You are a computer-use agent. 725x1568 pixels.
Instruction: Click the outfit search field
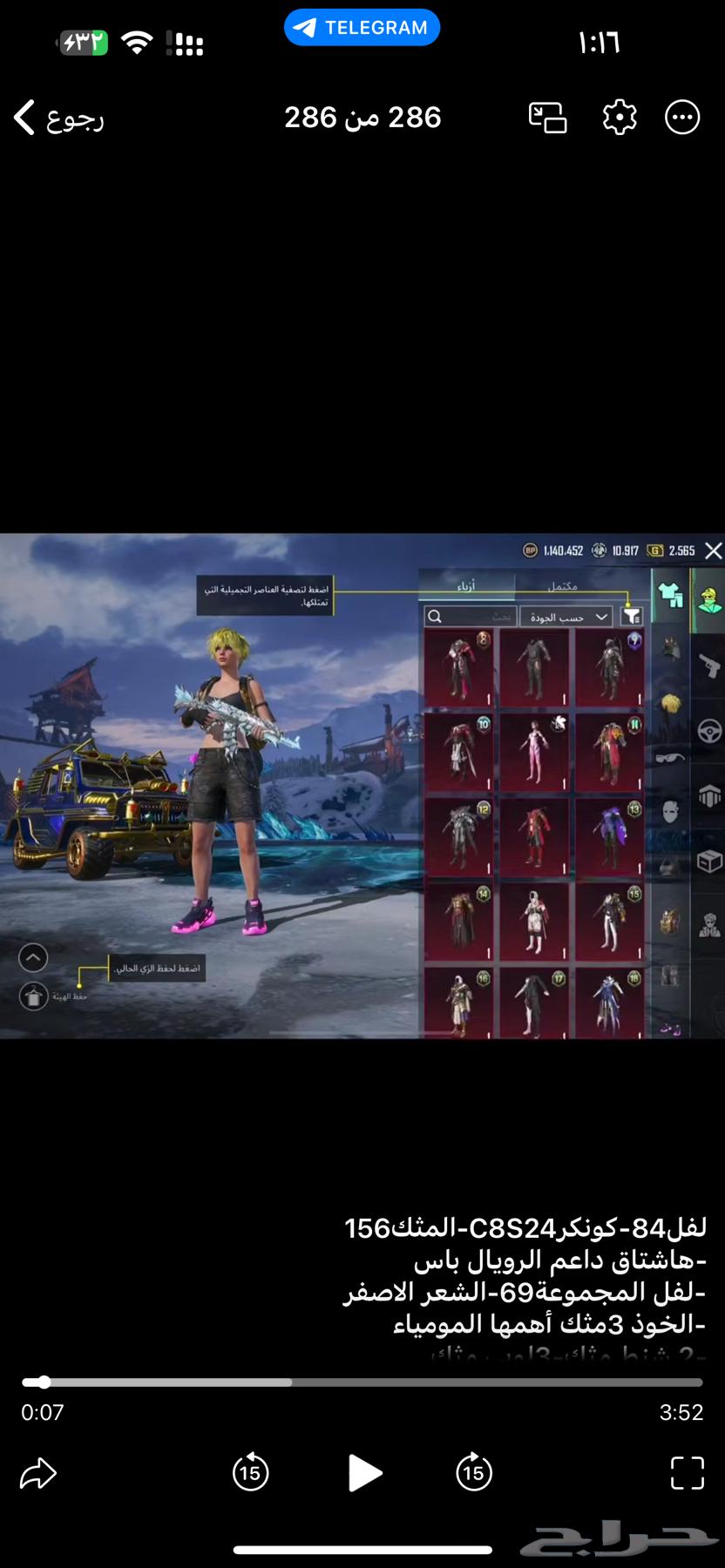point(471,617)
